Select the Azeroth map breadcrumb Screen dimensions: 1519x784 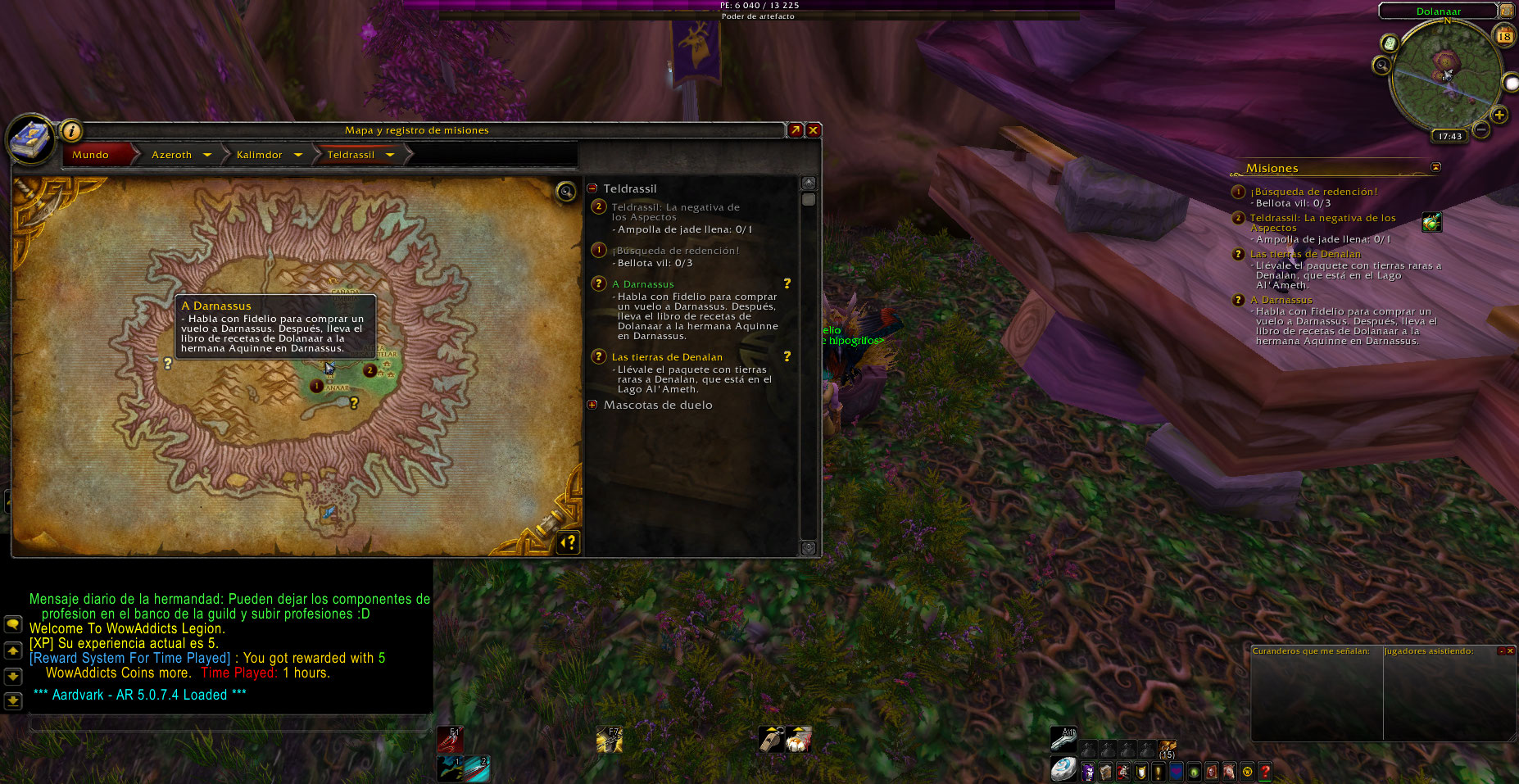click(x=171, y=155)
